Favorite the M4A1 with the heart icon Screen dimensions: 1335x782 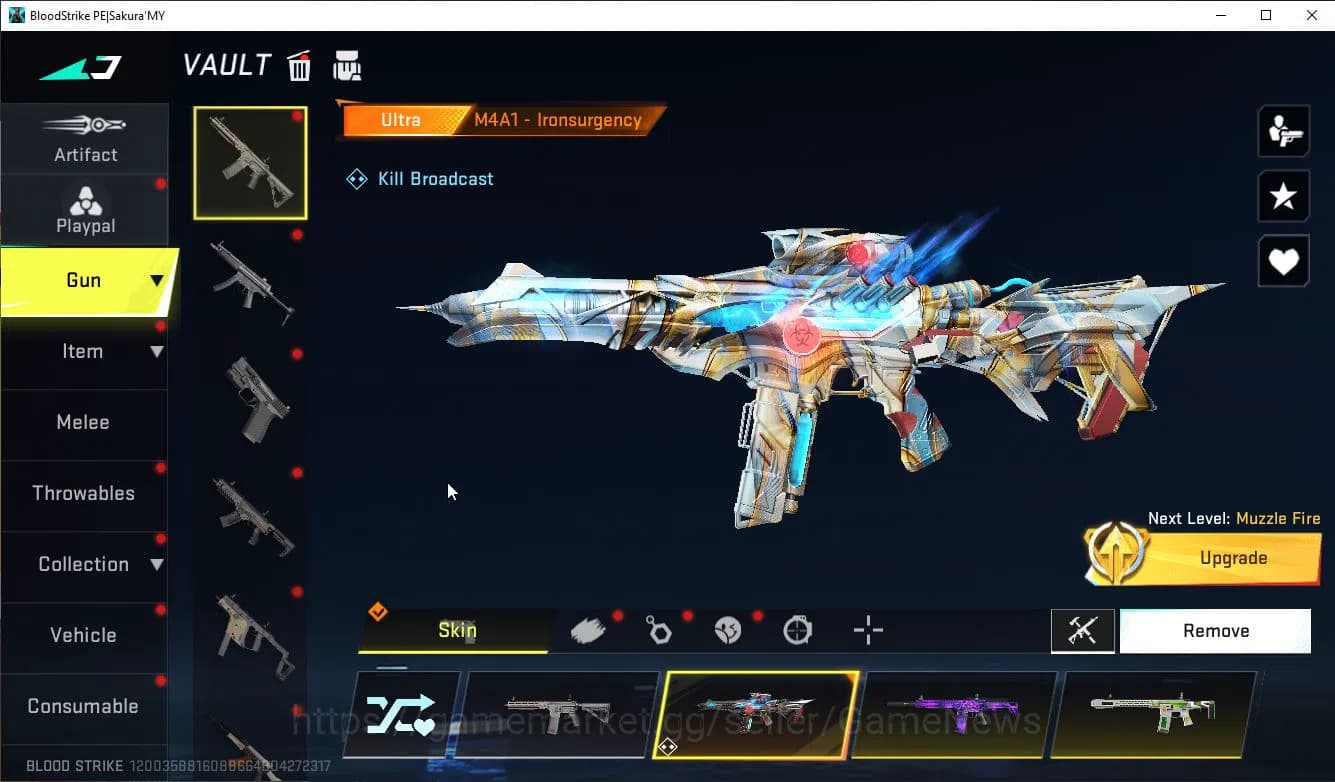pyautogui.click(x=1283, y=261)
